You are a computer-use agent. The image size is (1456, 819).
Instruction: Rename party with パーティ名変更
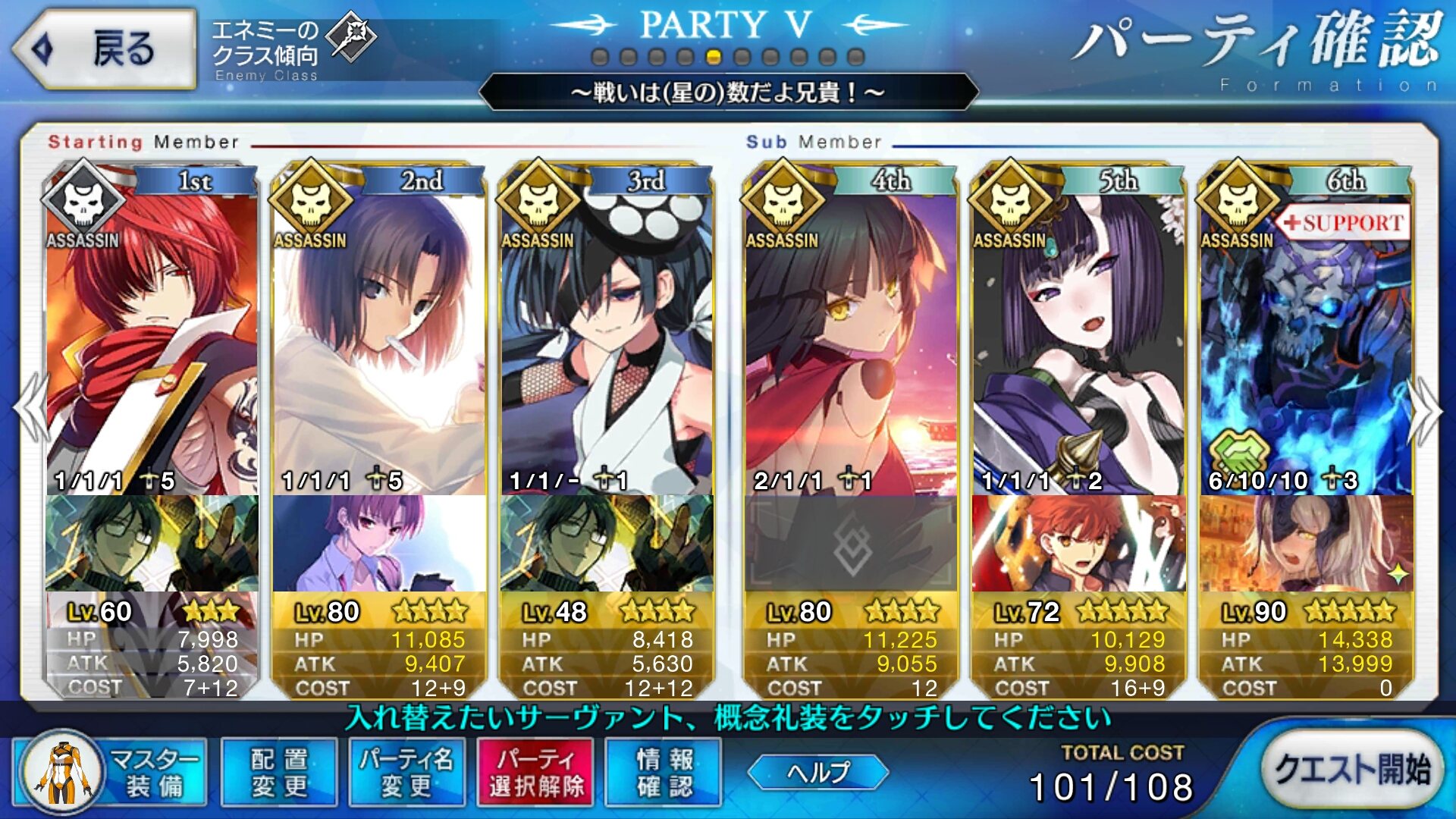pos(407,772)
